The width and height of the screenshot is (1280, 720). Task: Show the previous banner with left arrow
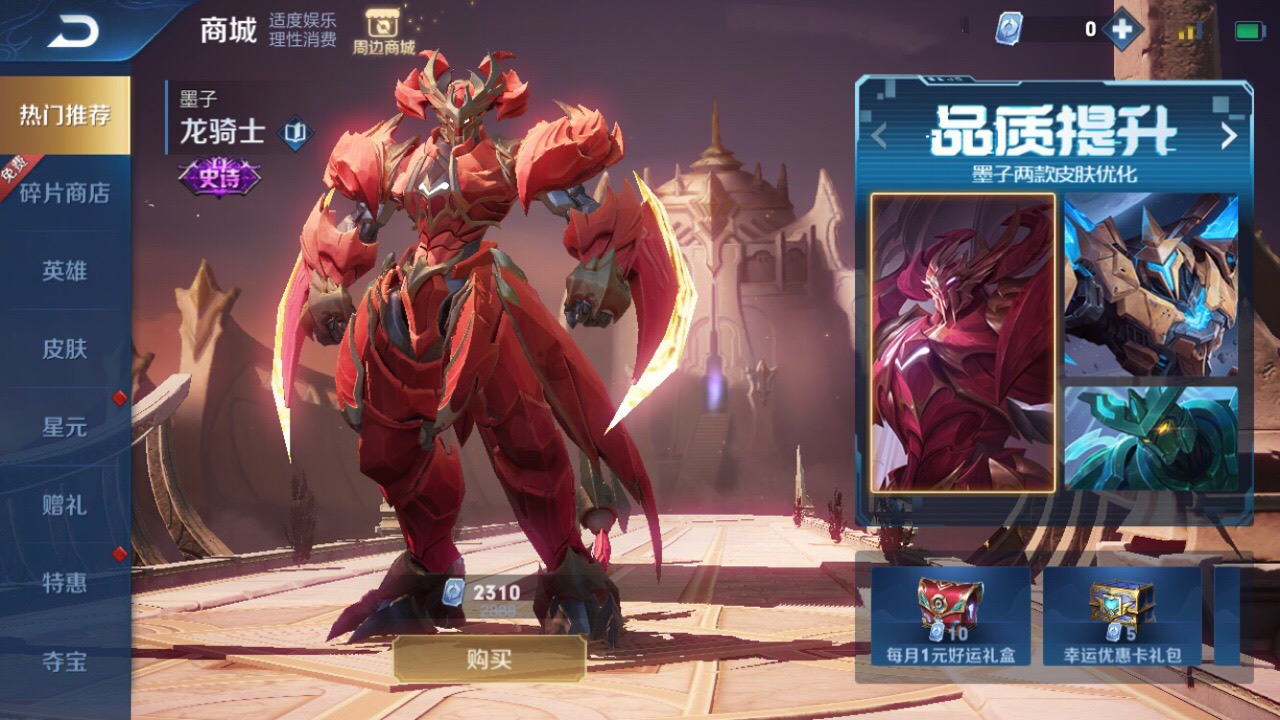pyautogui.click(x=879, y=136)
